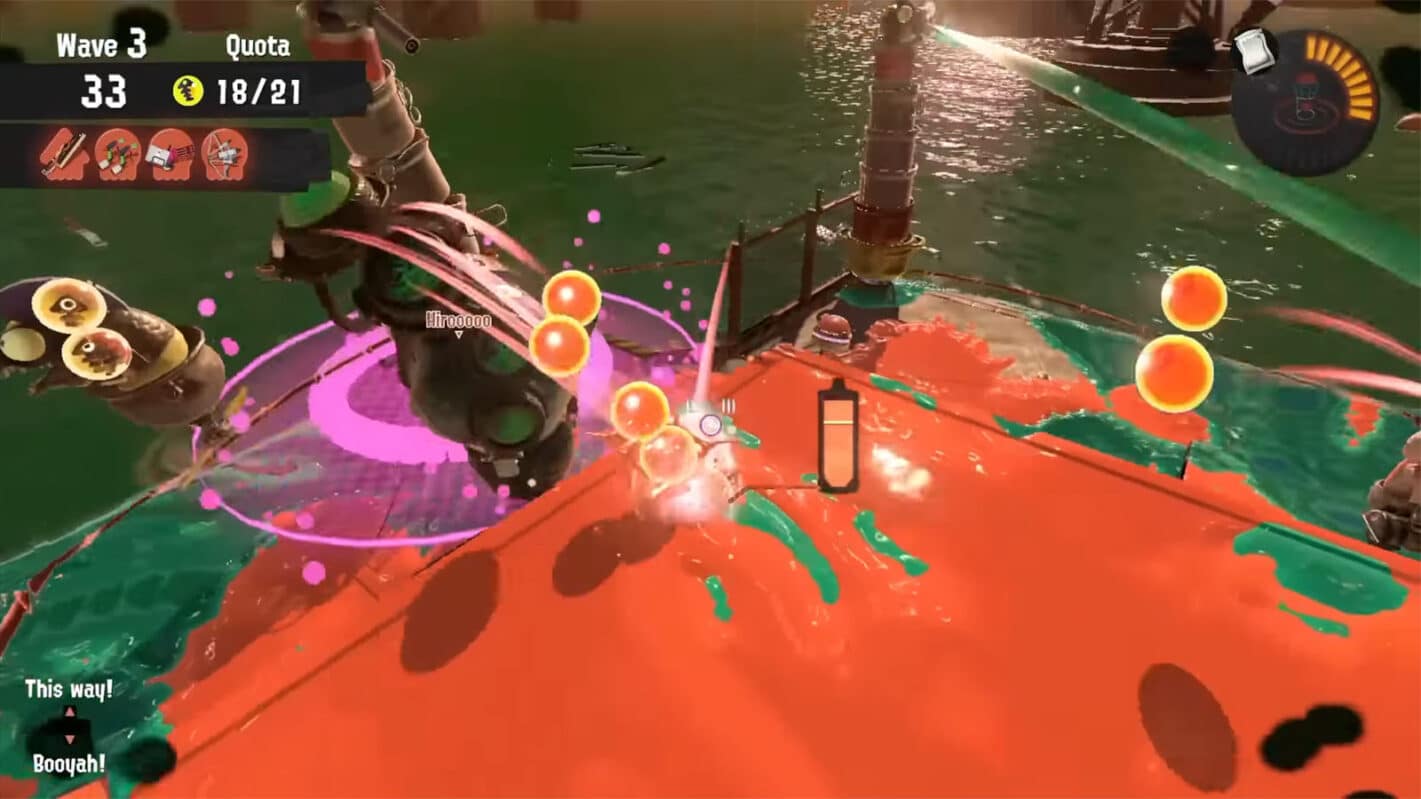
Task: Select the slosher weapon rotation icon
Action: (x=170, y=155)
